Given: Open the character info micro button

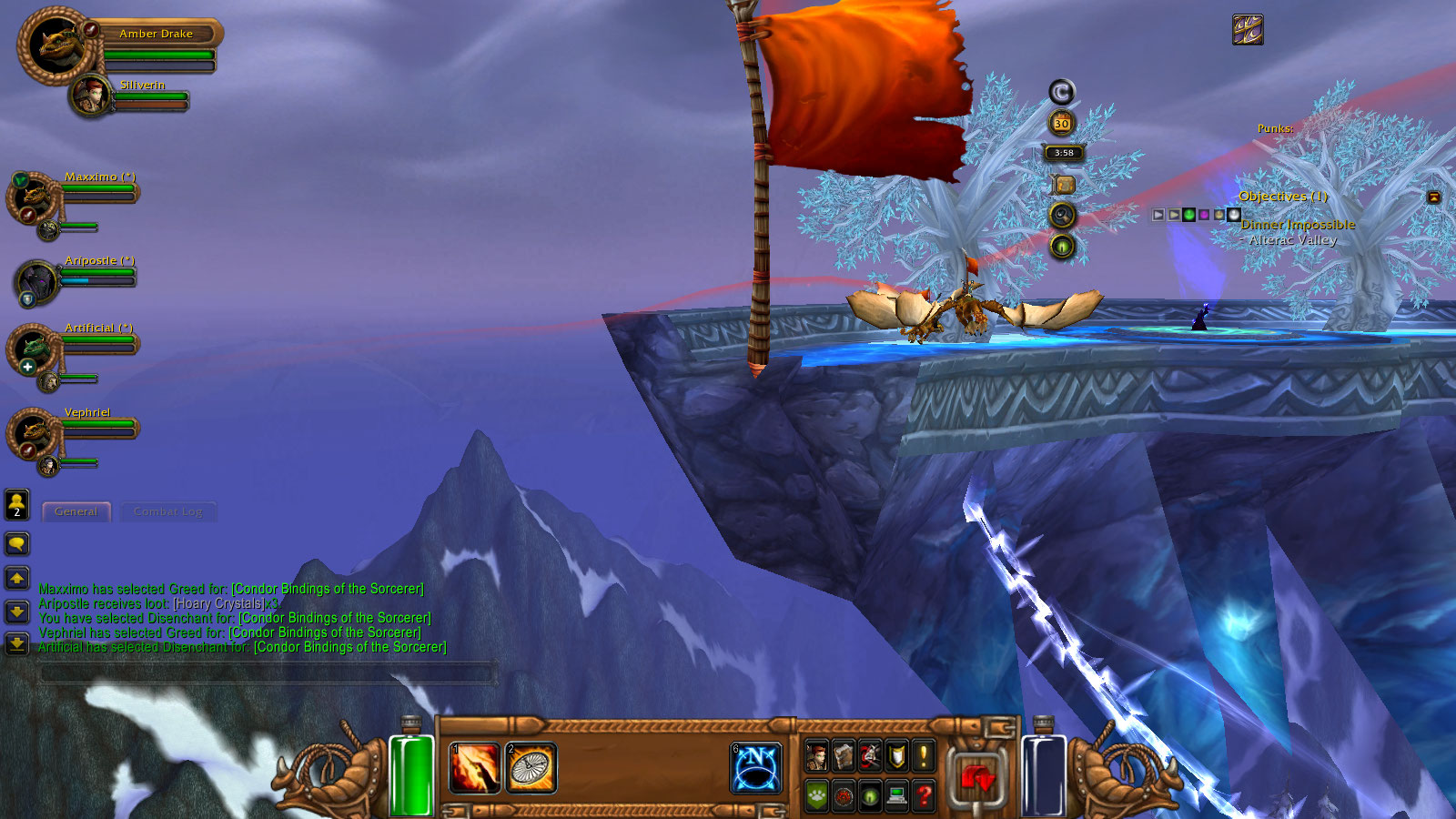Looking at the screenshot, I should click(817, 755).
